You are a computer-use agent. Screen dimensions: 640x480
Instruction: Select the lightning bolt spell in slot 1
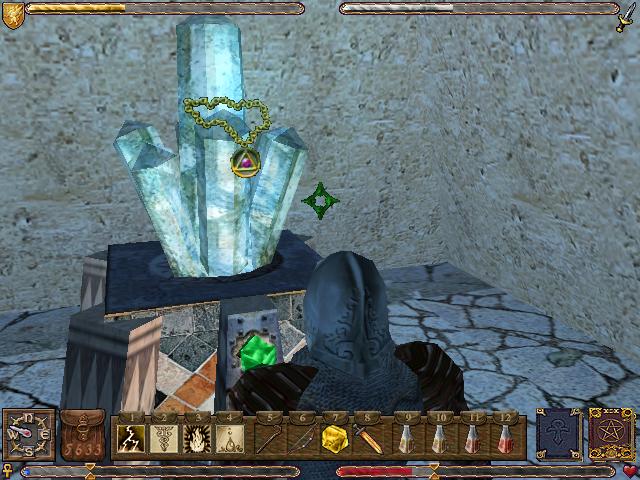point(133,438)
